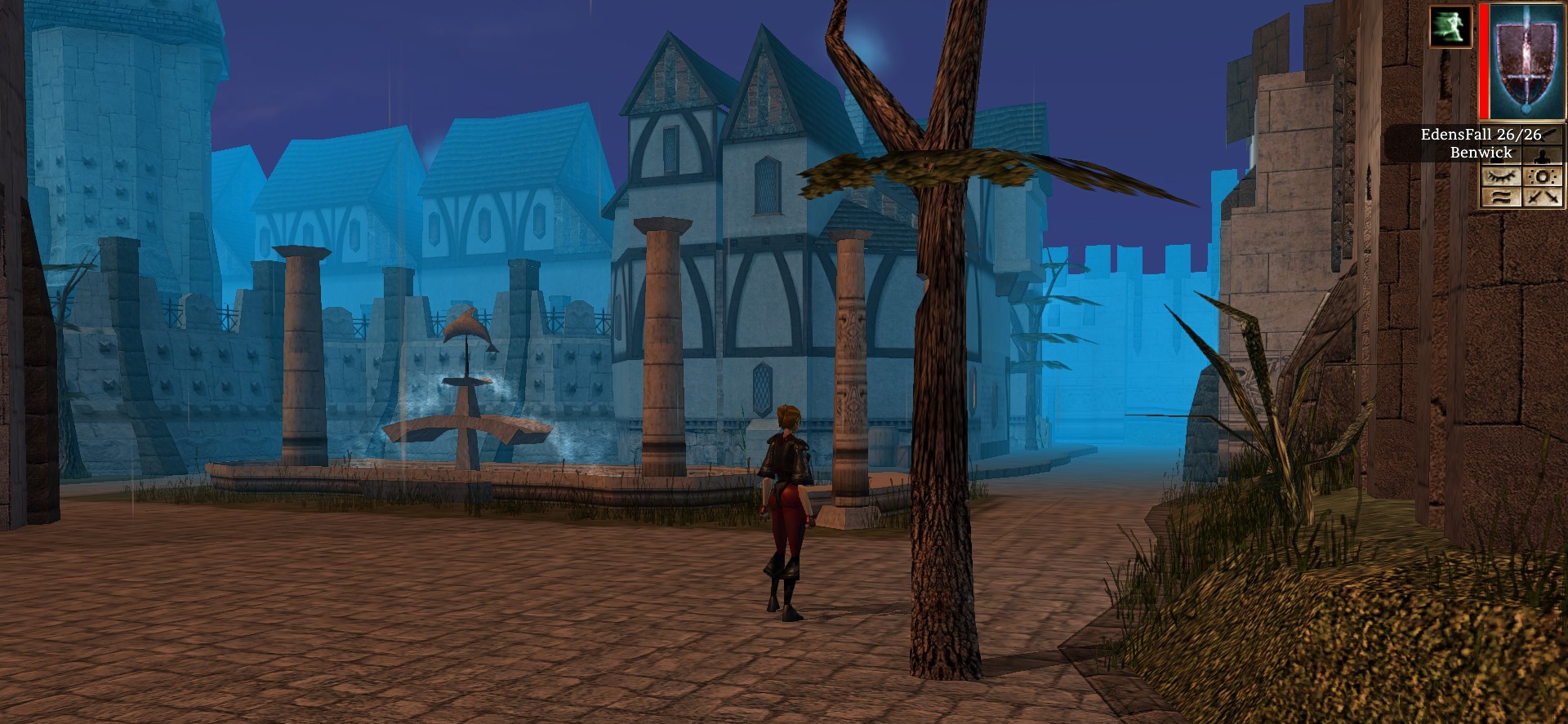The image size is (1568, 724).
Task: Click the person silhouette button
Action: pyautogui.click(x=1543, y=156)
